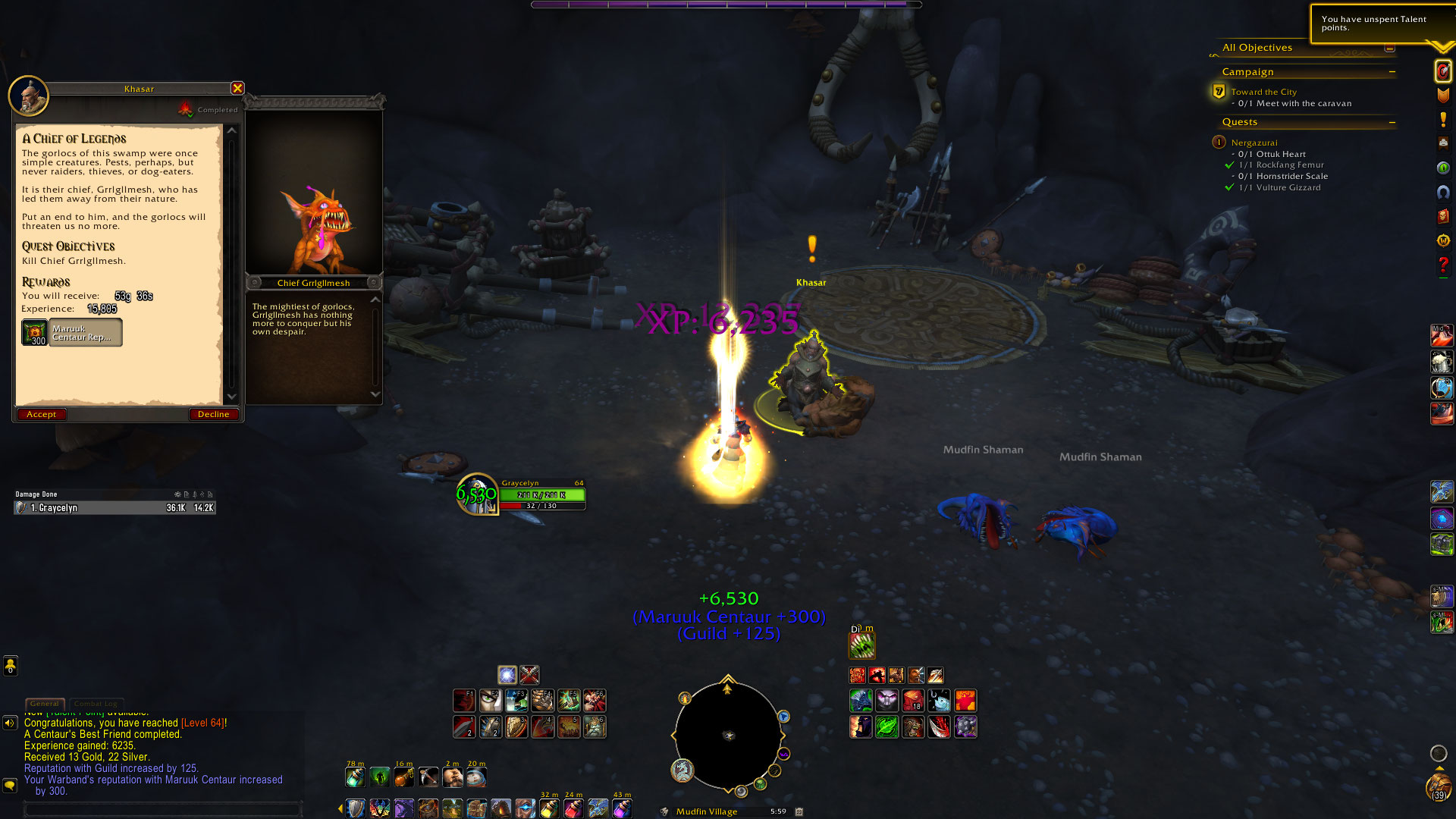This screenshot has height=819, width=1456.
Task: Close the Khasar quest window
Action: pyautogui.click(x=237, y=88)
